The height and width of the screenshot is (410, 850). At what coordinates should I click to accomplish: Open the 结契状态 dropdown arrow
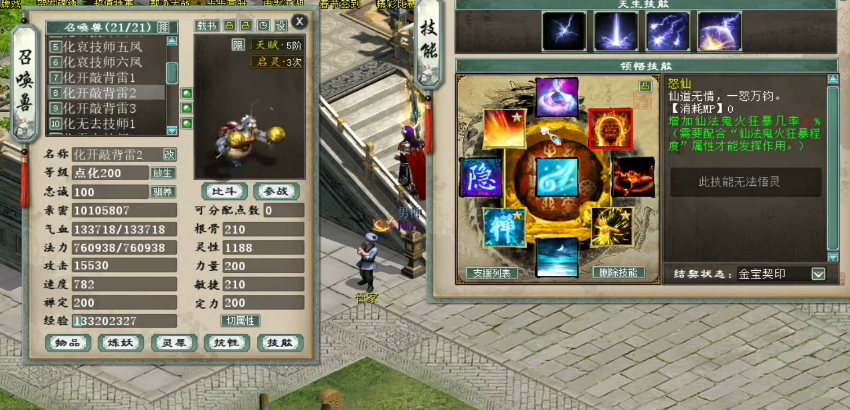(818, 274)
